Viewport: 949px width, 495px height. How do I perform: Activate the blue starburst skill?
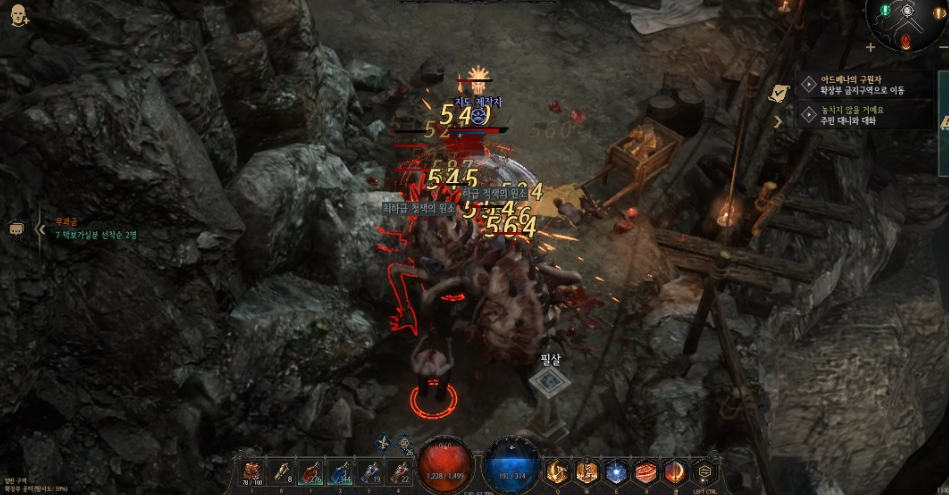point(617,471)
